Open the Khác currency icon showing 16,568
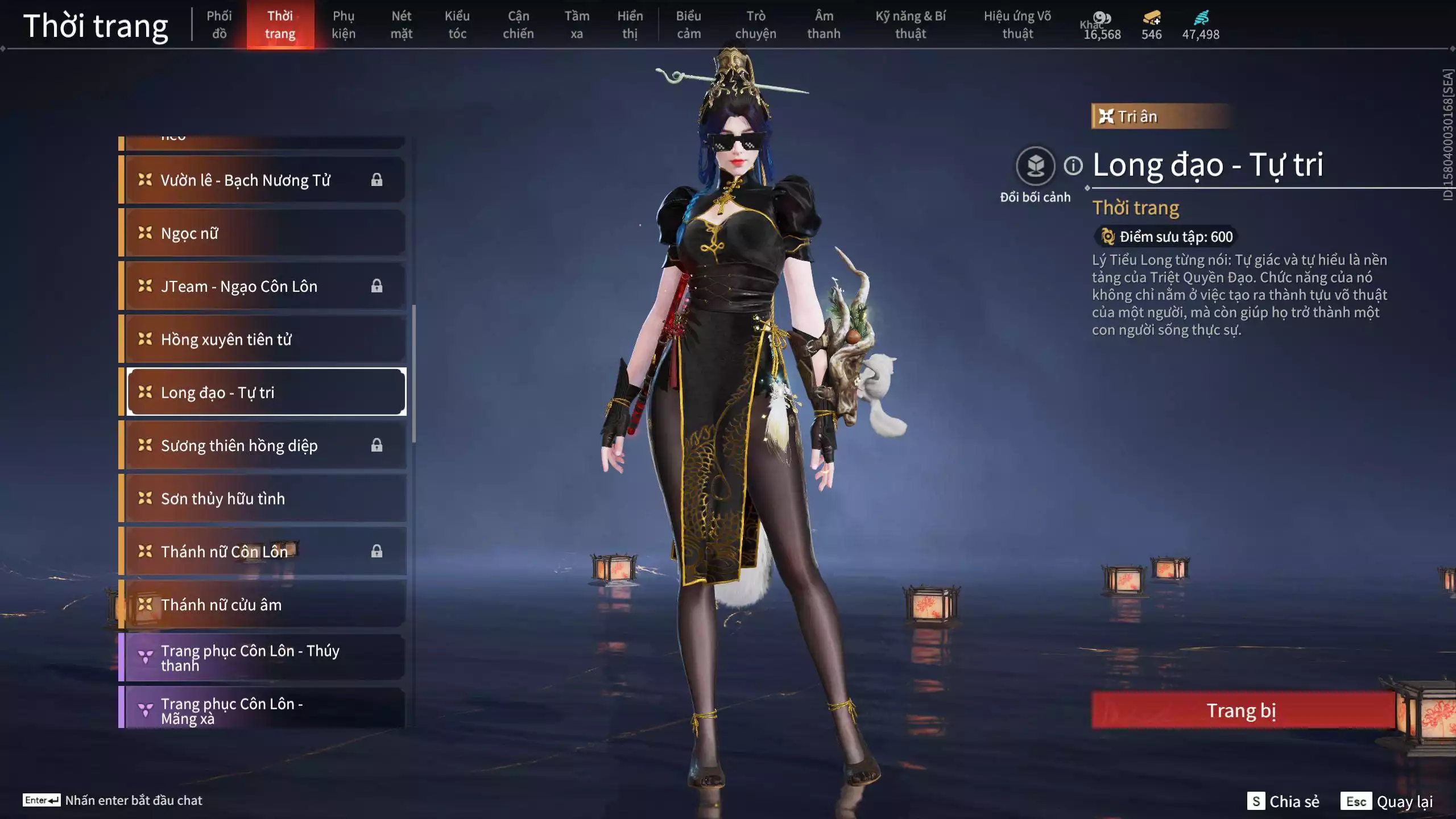This screenshot has height=819, width=1456. [x=1101, y=17]
